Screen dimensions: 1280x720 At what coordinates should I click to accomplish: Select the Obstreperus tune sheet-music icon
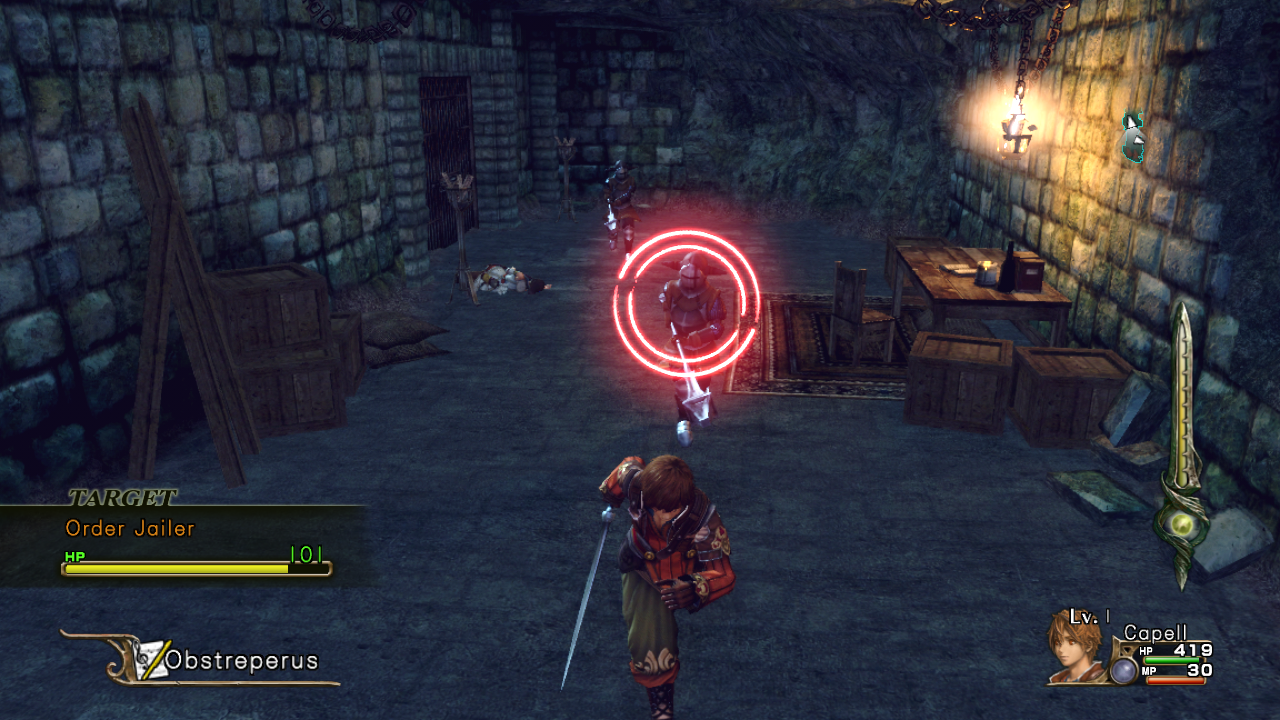pos(150,658)
